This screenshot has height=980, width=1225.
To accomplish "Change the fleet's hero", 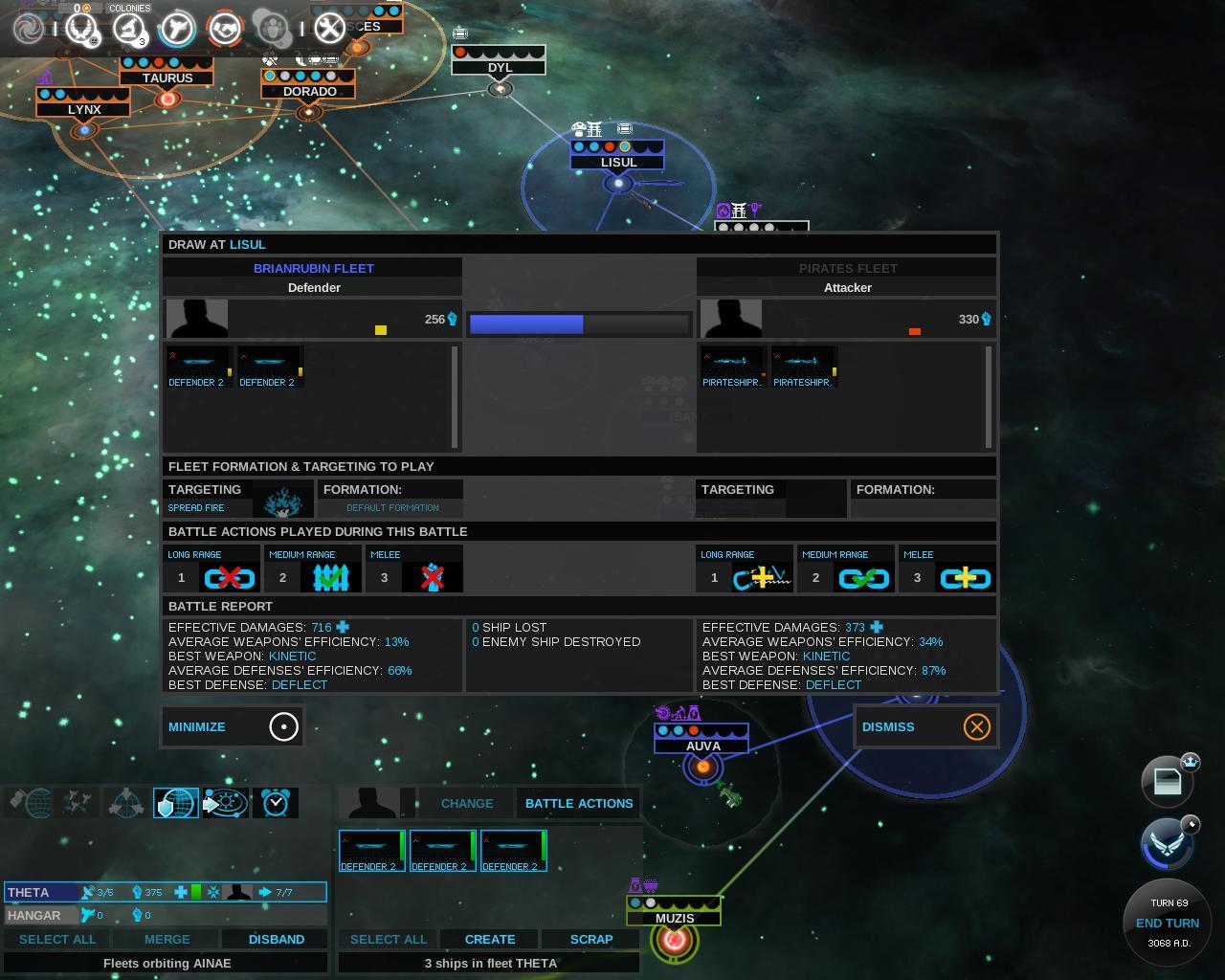I will coord(467,803).
